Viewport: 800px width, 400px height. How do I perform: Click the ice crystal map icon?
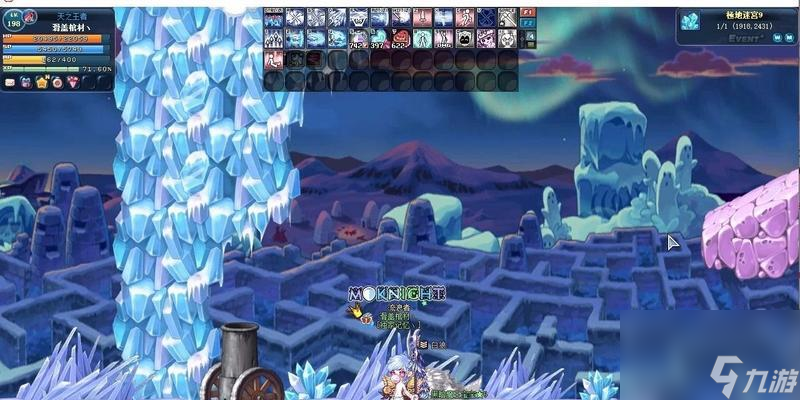coord(691,21)
